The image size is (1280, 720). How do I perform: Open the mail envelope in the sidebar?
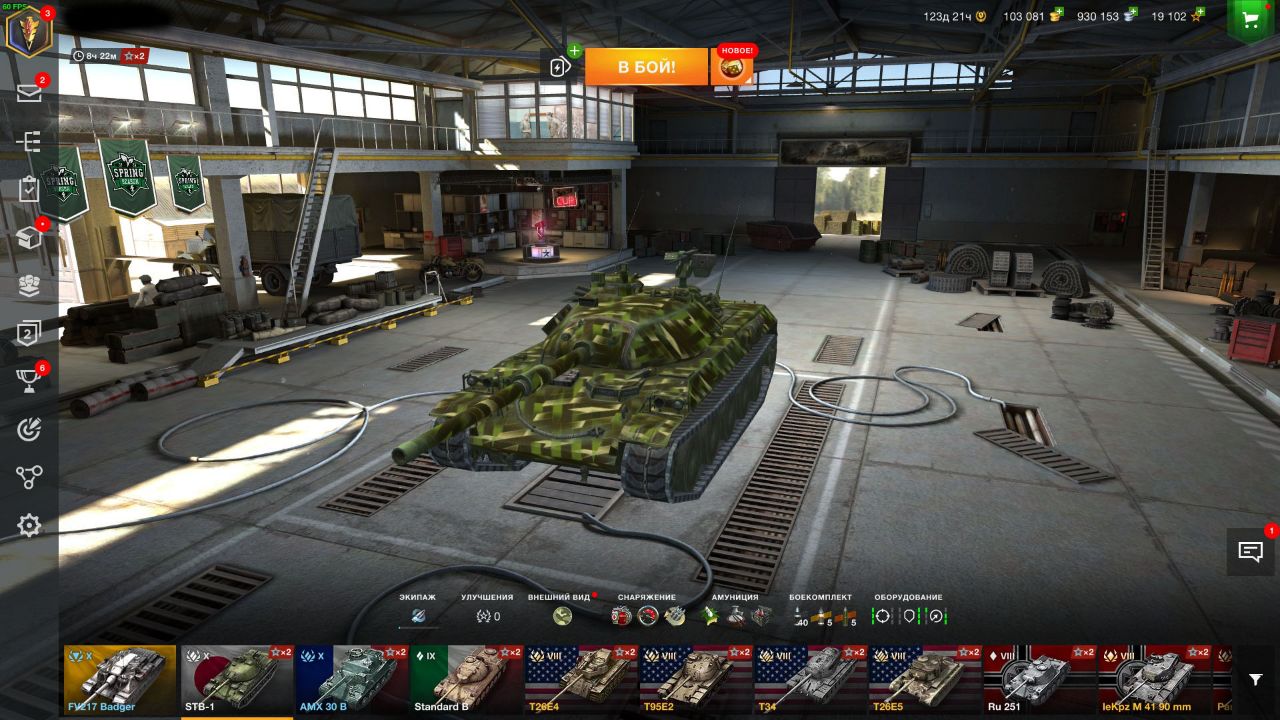pos(29,93)
